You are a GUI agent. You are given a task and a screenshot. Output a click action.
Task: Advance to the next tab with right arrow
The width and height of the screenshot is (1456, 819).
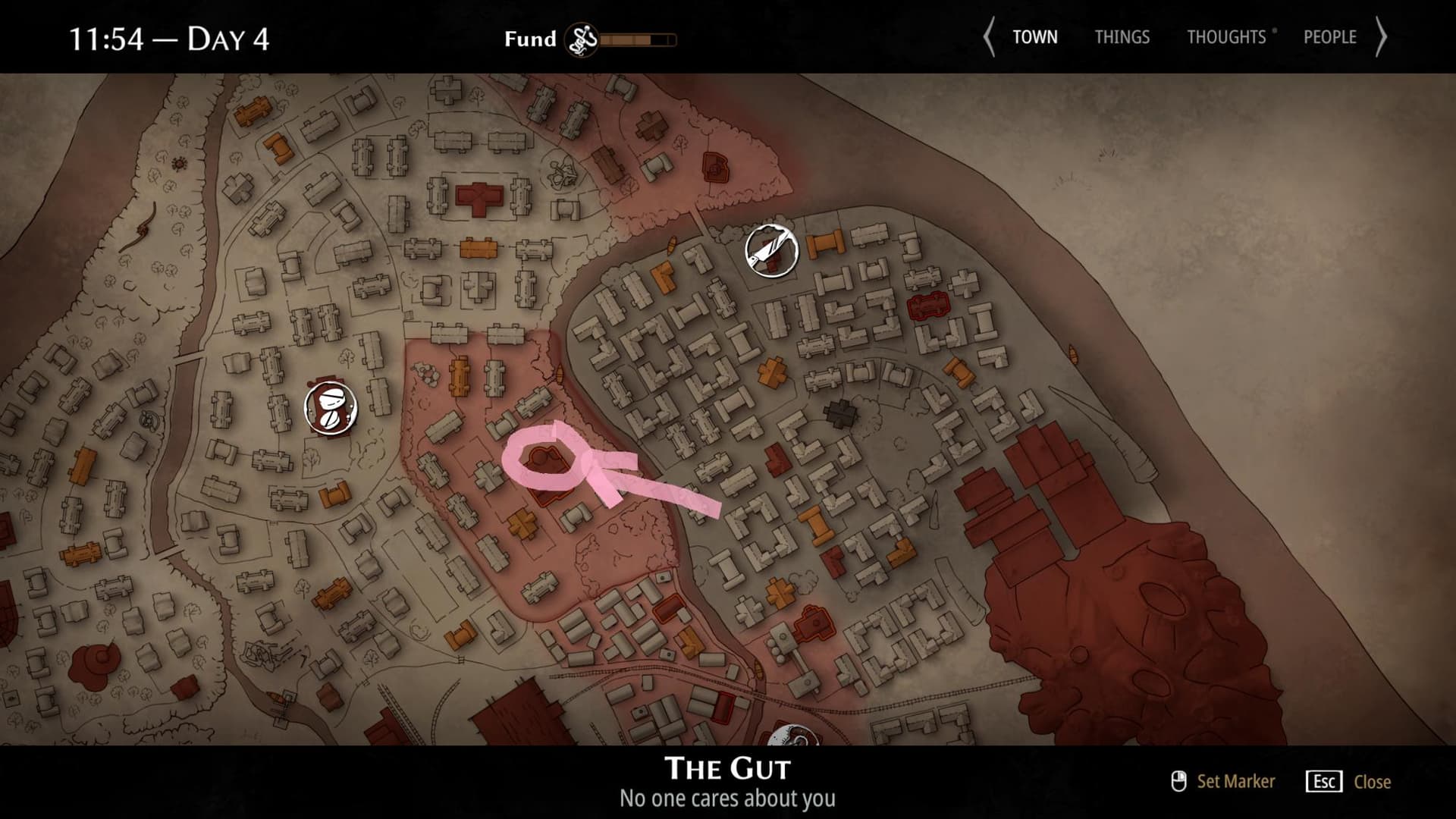click(1381, 37)
